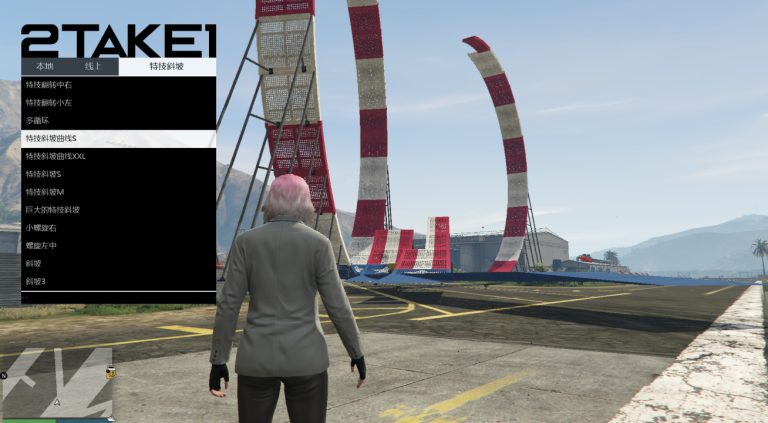Choose the 巨大的特技斜坡 entry
This screenshot has width=768, height=423.
pyautogui.click(x=118, y=210)
